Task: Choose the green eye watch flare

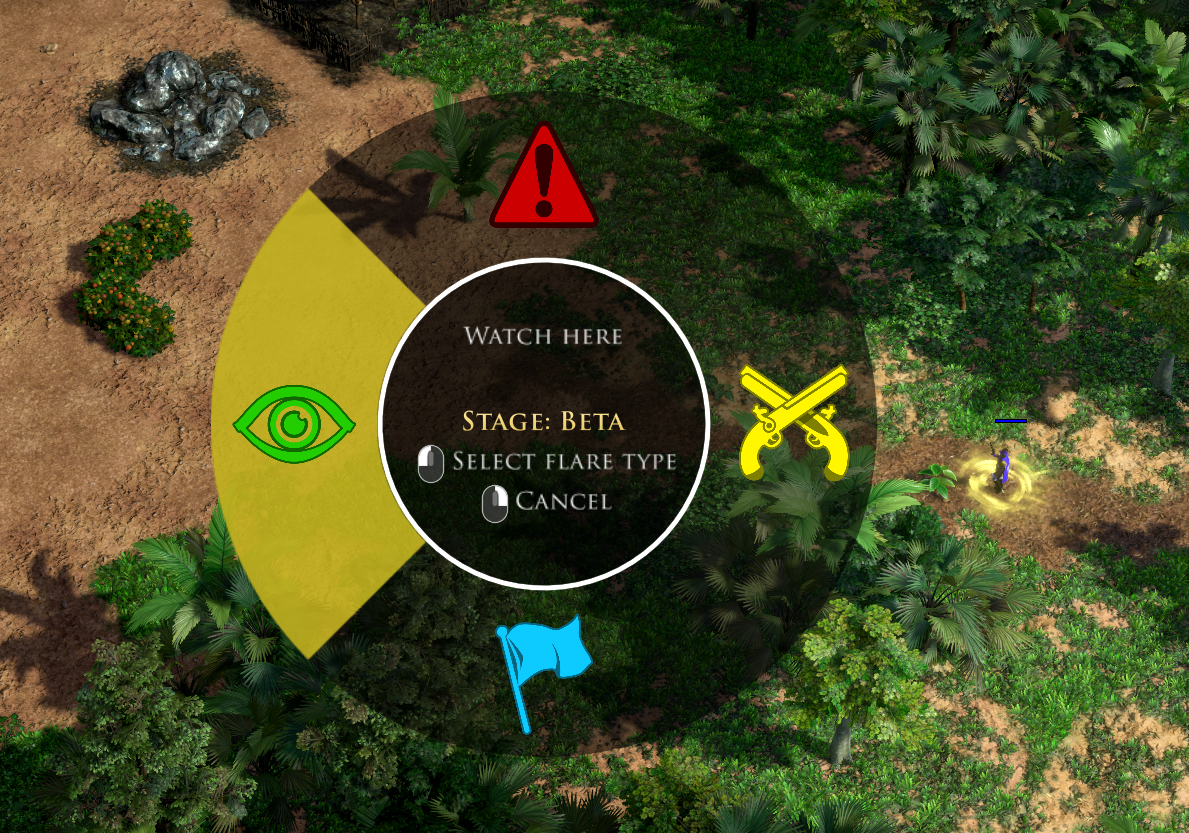Action: tap(294, 424)
